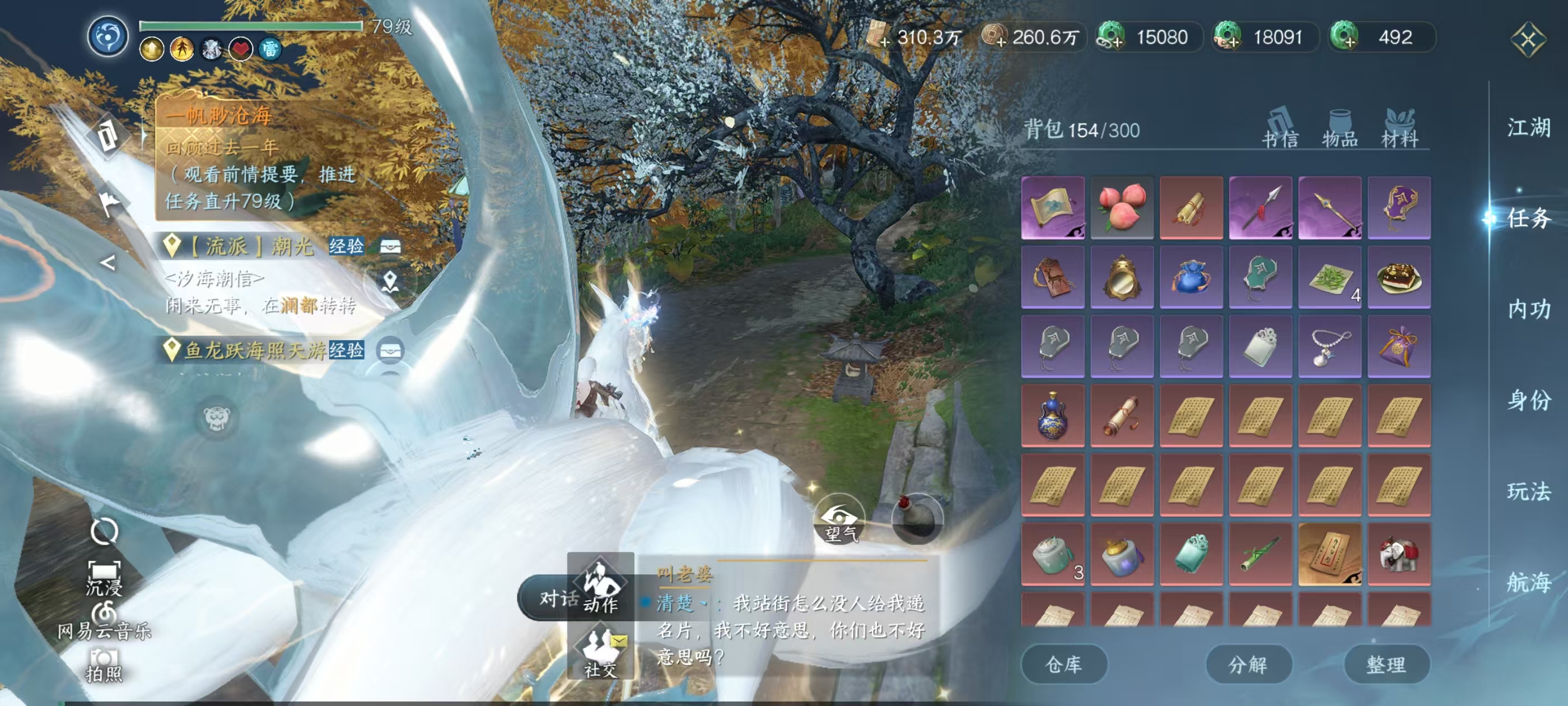Open the 内功 menu entry
1568x706 pixels.
coord(1528,309)
